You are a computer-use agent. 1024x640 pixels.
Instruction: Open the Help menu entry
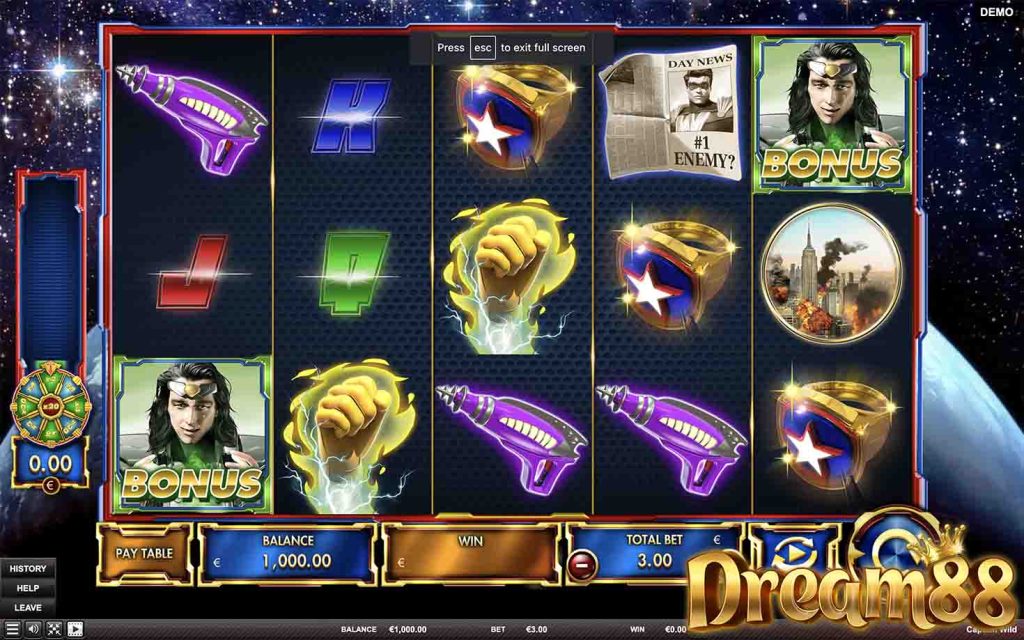28,588
